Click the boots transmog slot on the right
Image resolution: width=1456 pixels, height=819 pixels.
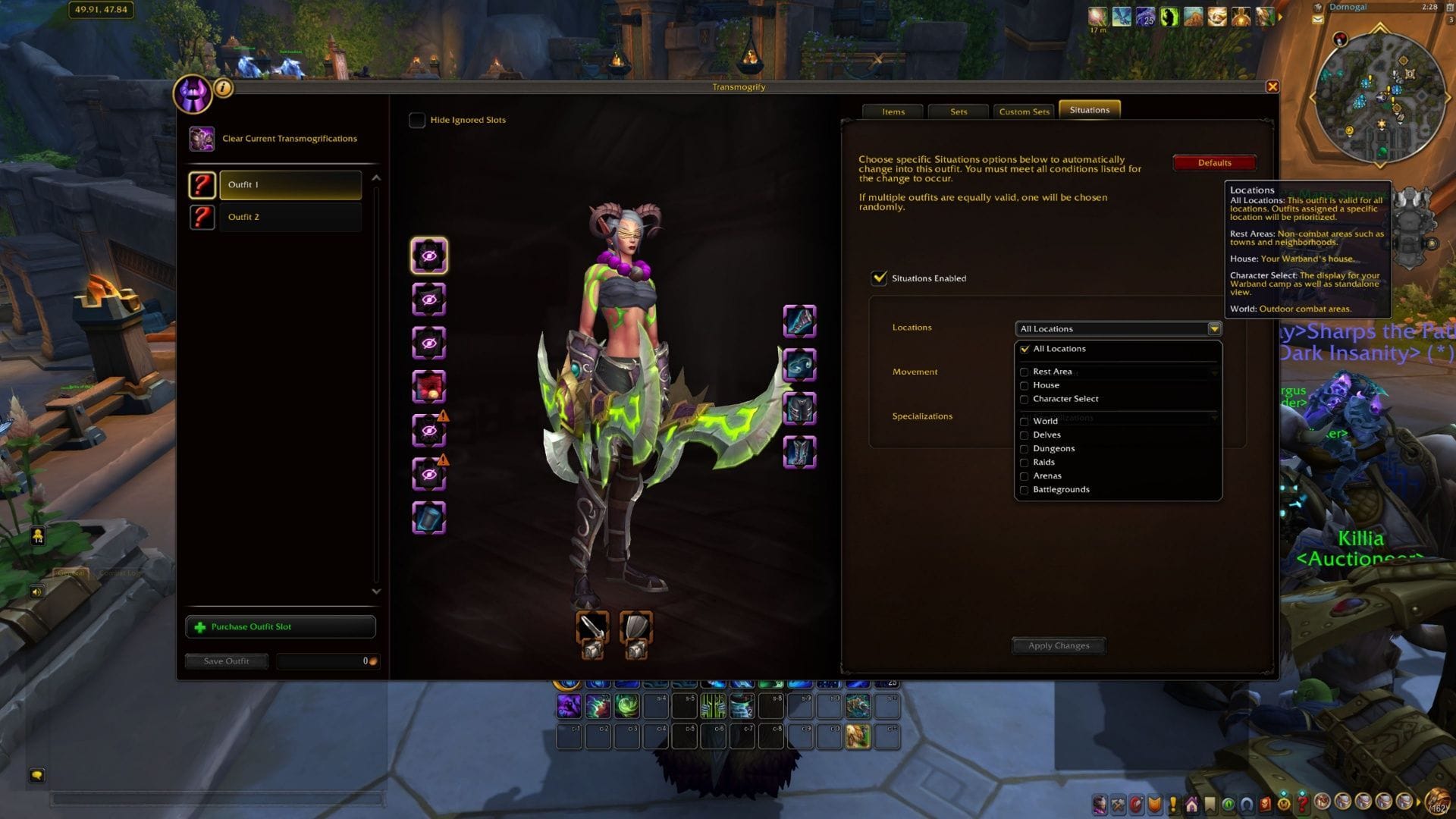point(799,453)
